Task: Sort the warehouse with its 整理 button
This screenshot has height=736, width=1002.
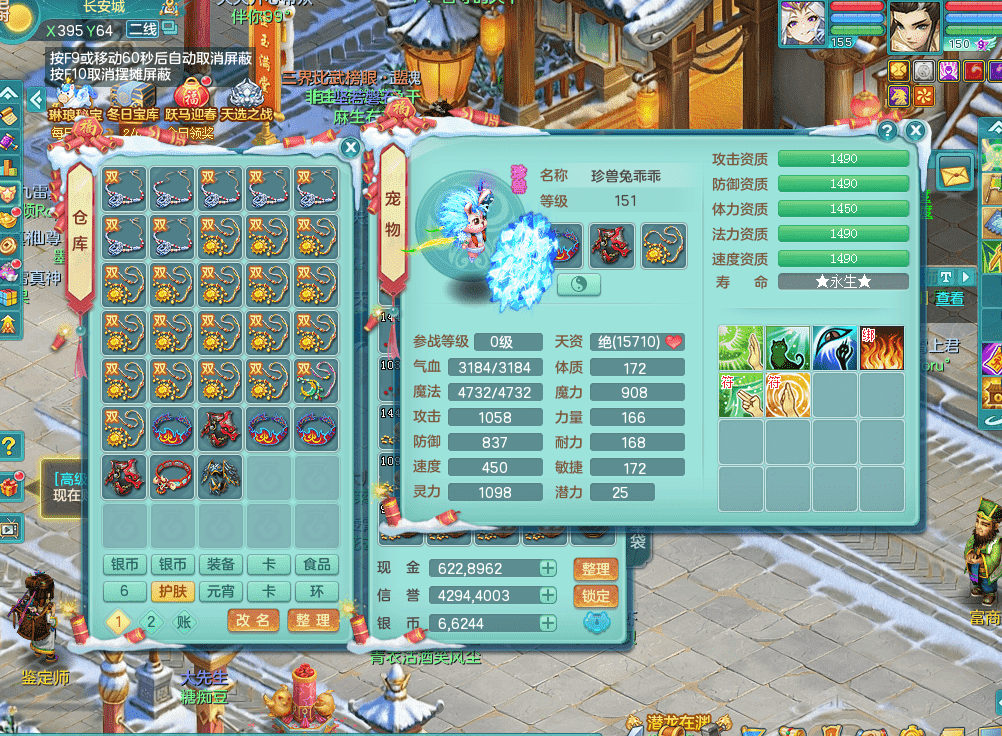Action: [x=313, y=620]
